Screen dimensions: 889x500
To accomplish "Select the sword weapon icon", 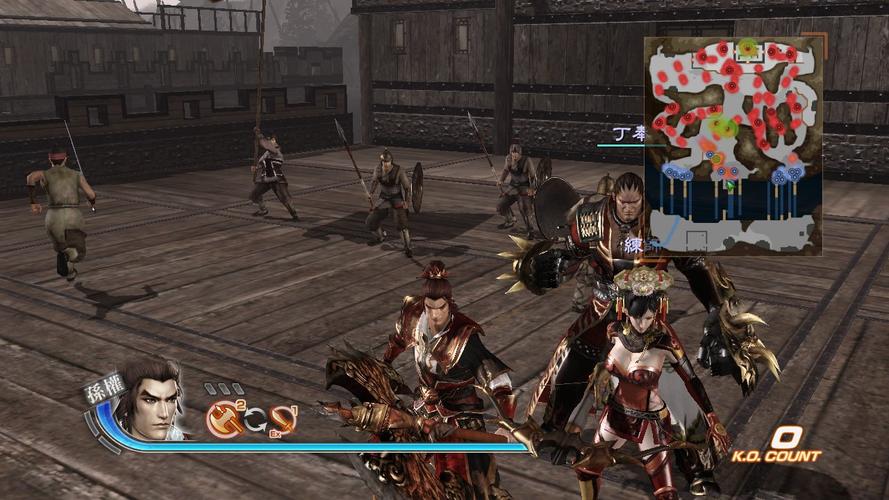I will [284, 421].
